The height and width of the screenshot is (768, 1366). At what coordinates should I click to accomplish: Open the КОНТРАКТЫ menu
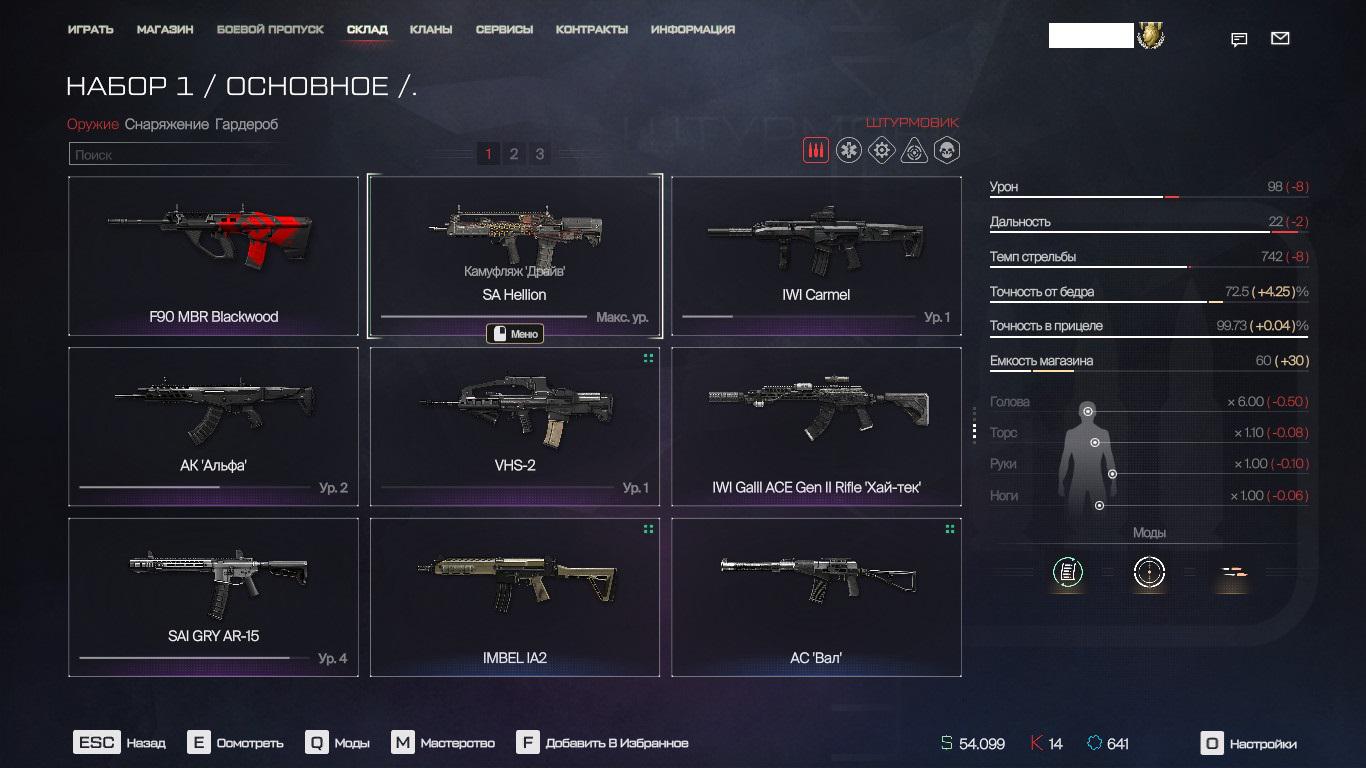tap(592, 30)
